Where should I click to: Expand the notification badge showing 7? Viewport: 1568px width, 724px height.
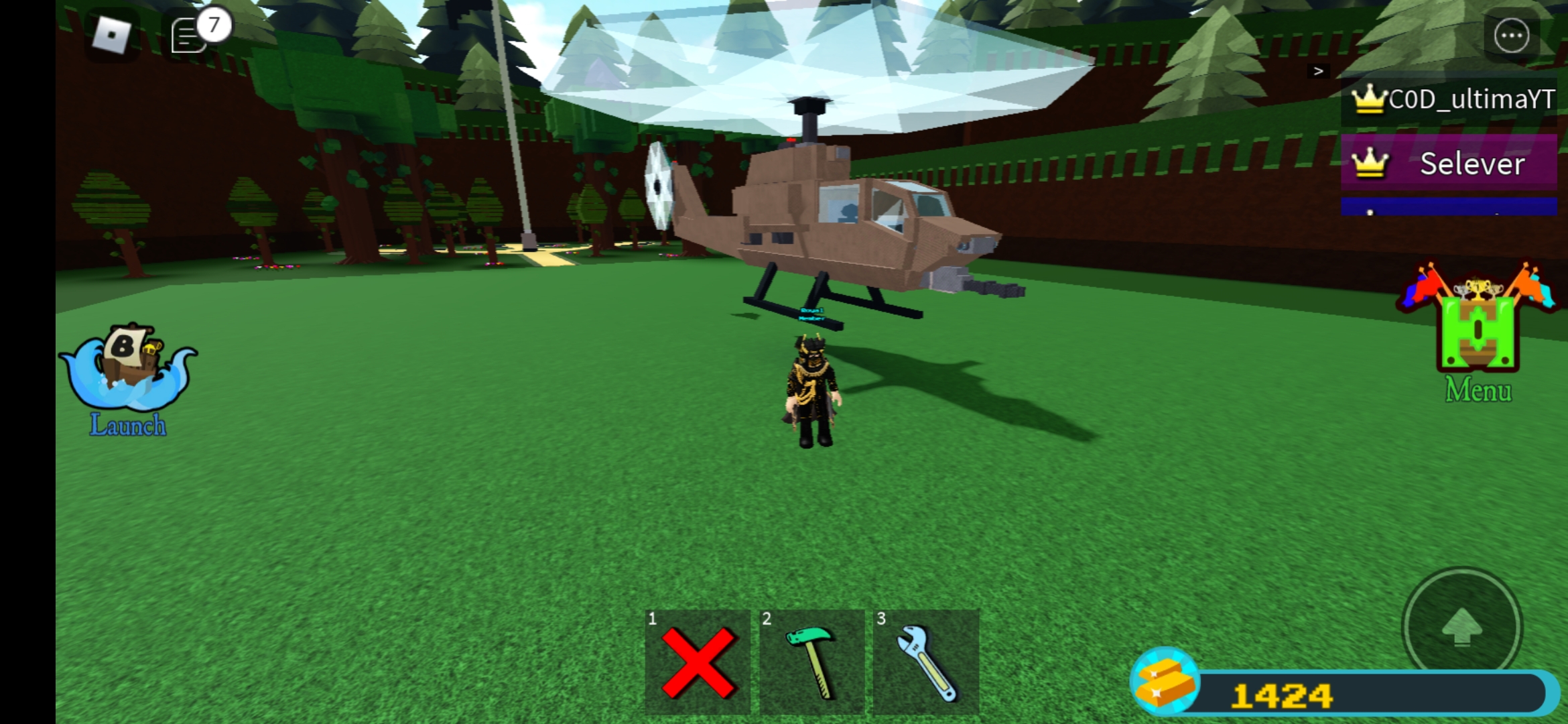pyautogui.click(x=212, y=25)
